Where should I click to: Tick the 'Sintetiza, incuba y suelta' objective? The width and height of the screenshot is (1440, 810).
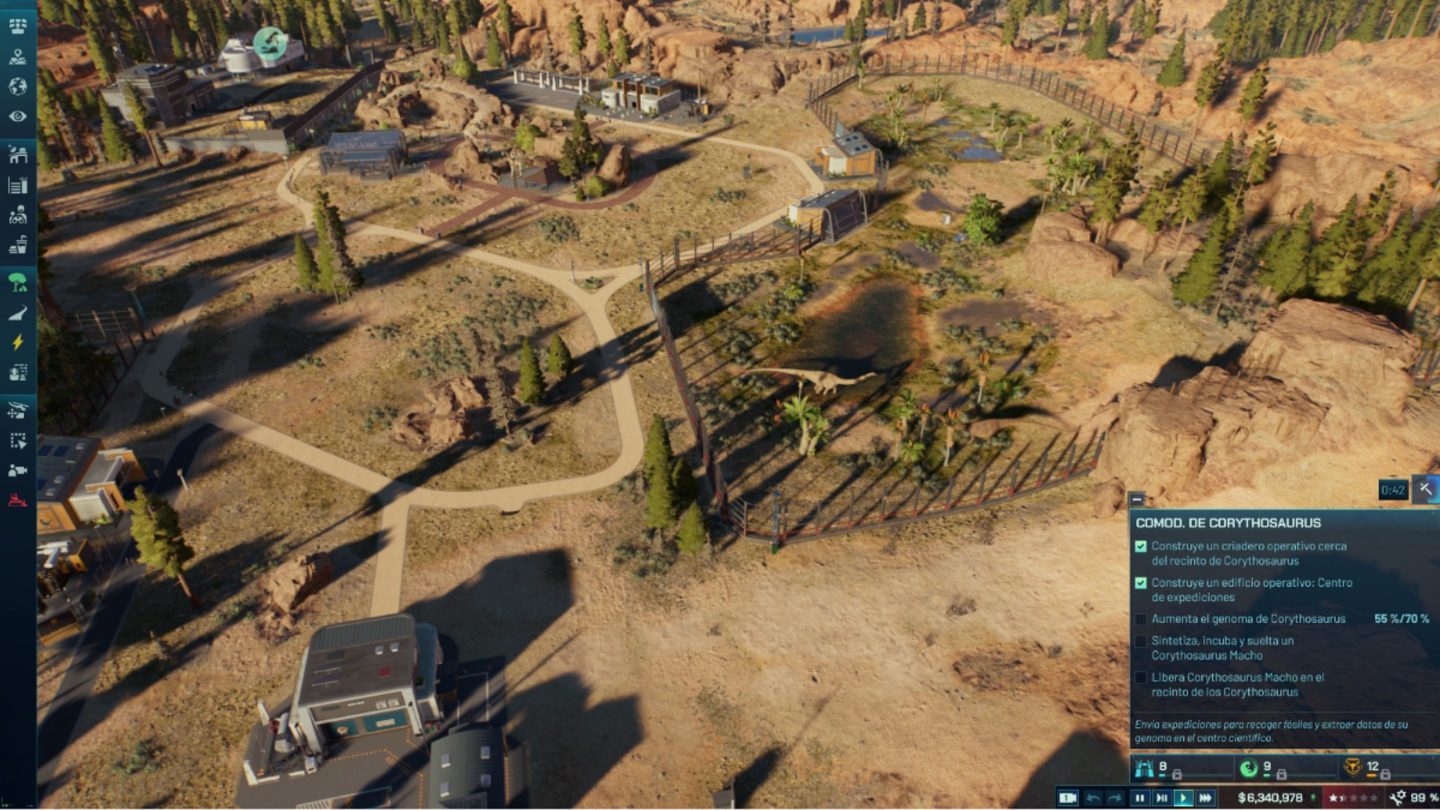click(1140, 641)
